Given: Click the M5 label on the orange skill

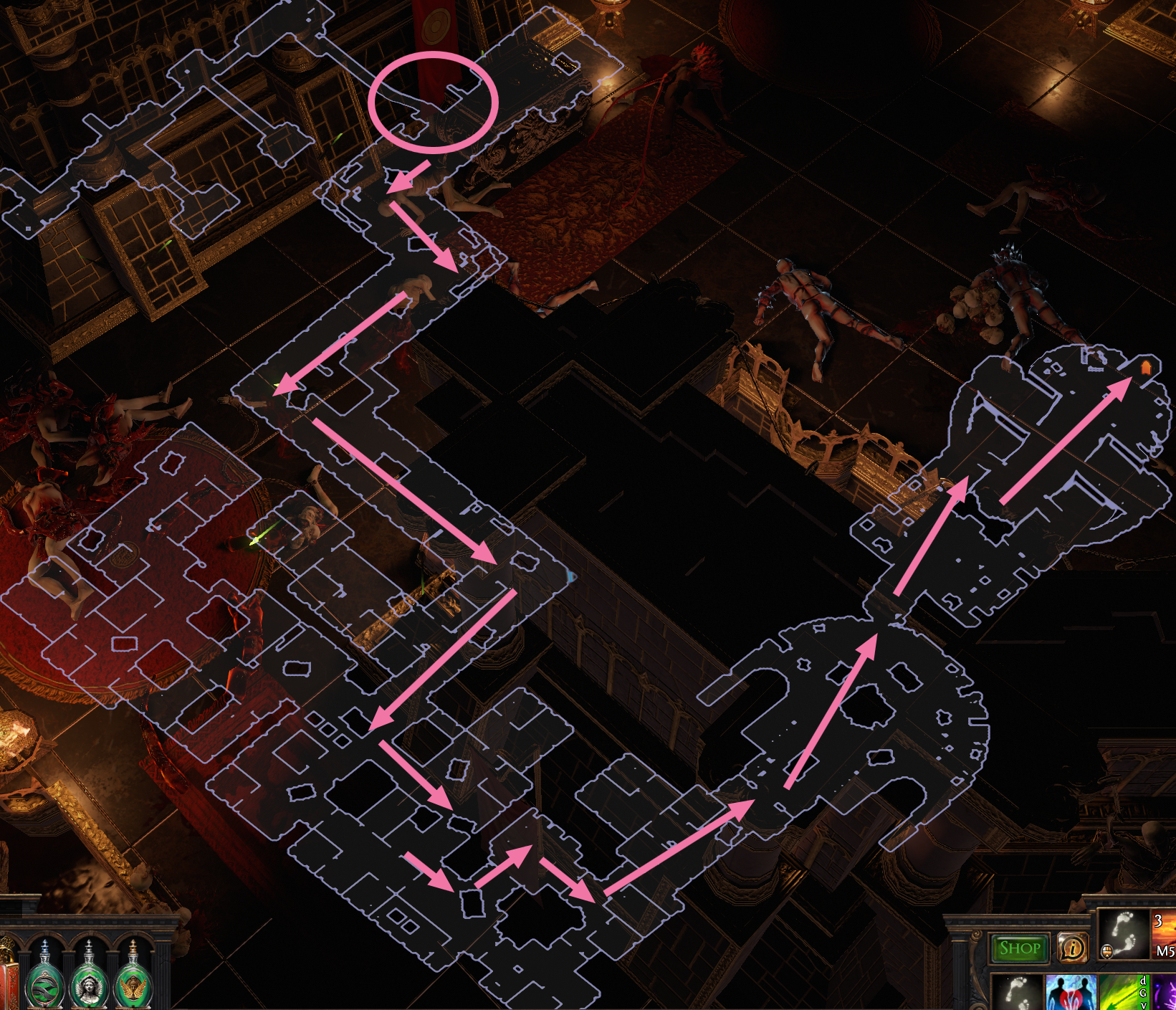Looking at the screenshot, I should tap(1164, 951).
